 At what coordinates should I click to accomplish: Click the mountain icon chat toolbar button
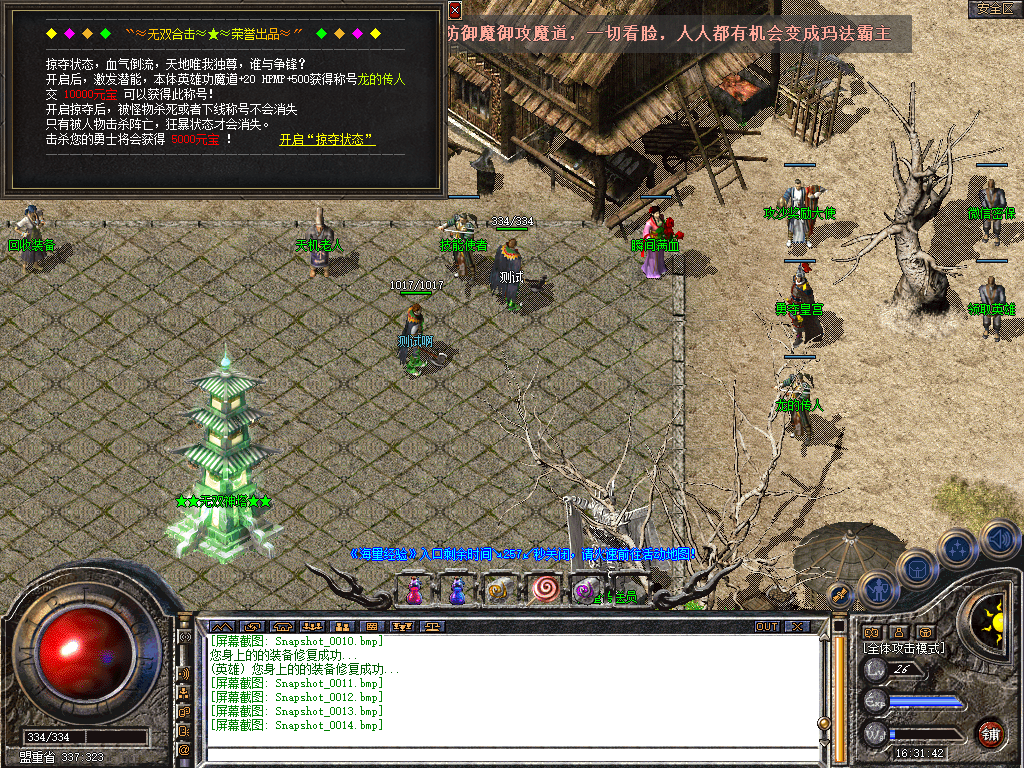[220, 627]
